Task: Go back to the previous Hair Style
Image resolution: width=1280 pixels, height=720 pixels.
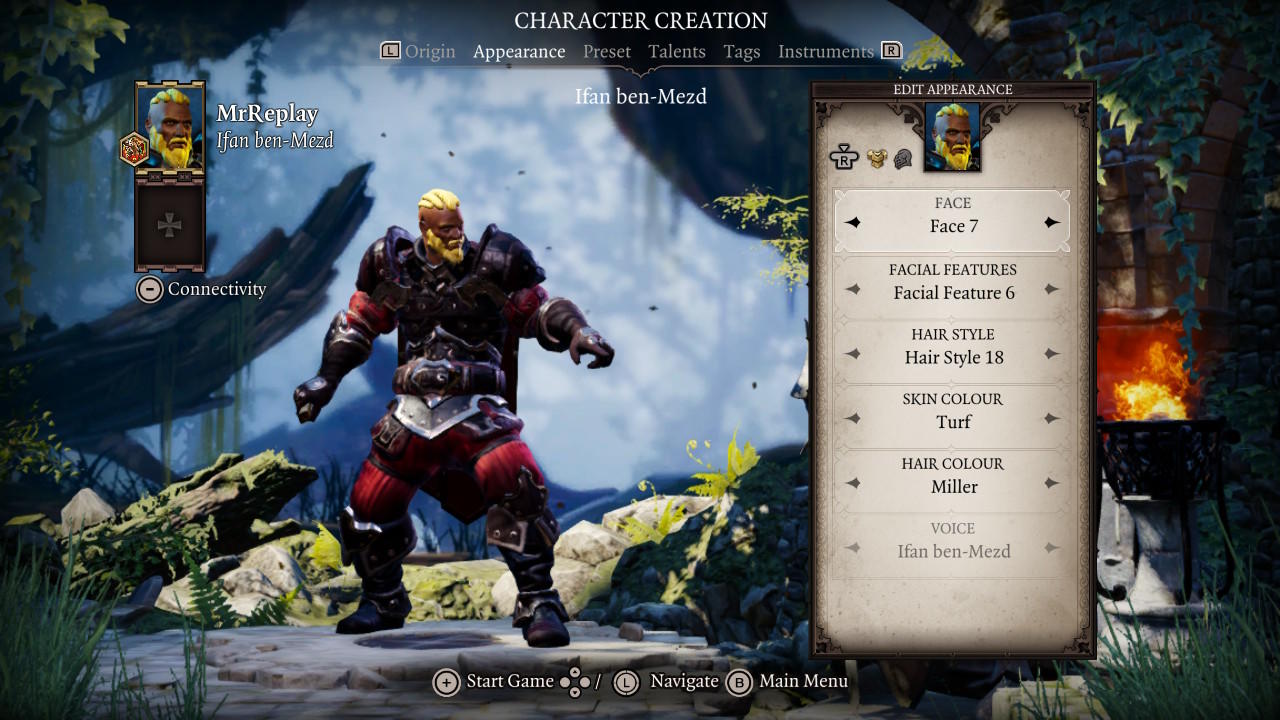Action: [x=853, y=354]
